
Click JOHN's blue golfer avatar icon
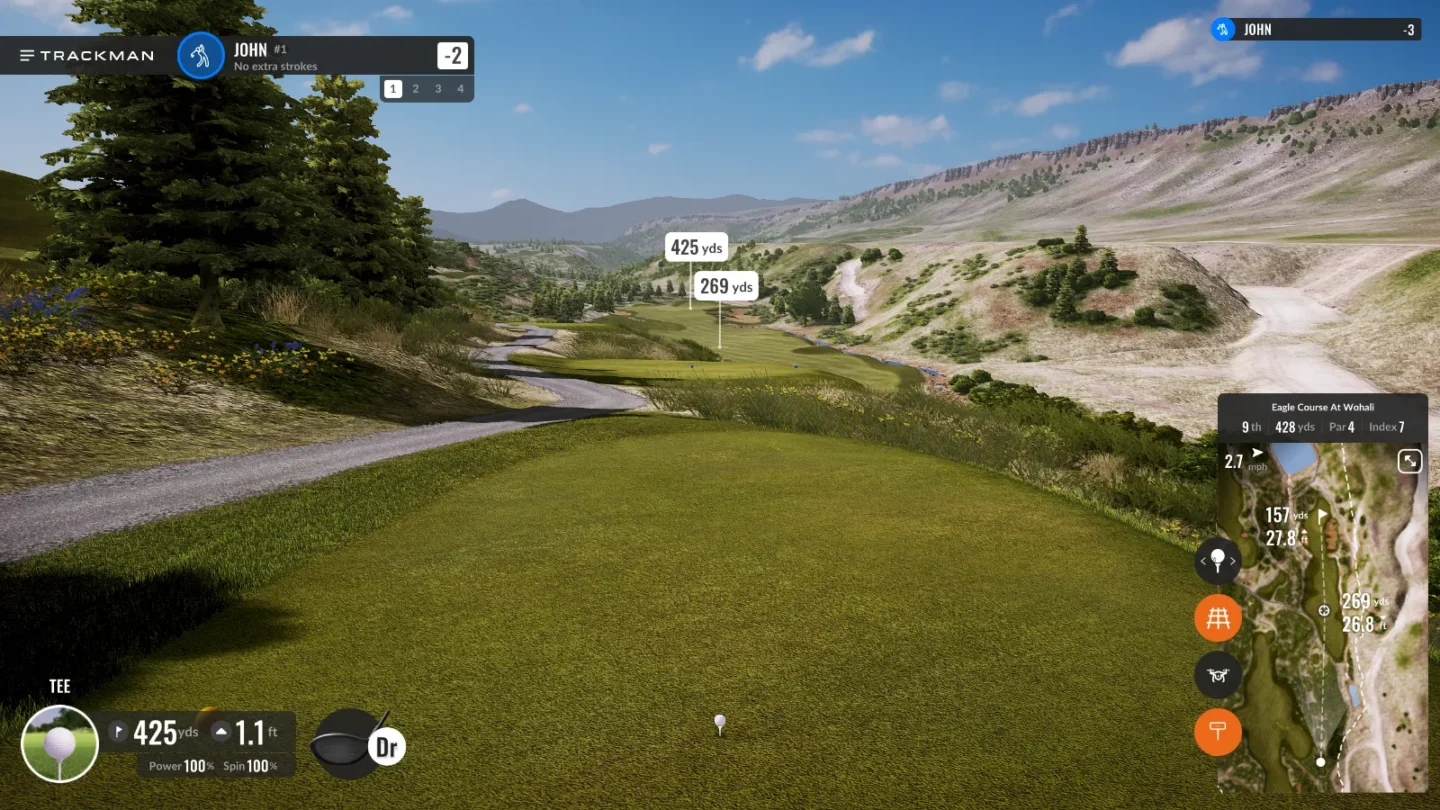(200, 56)
